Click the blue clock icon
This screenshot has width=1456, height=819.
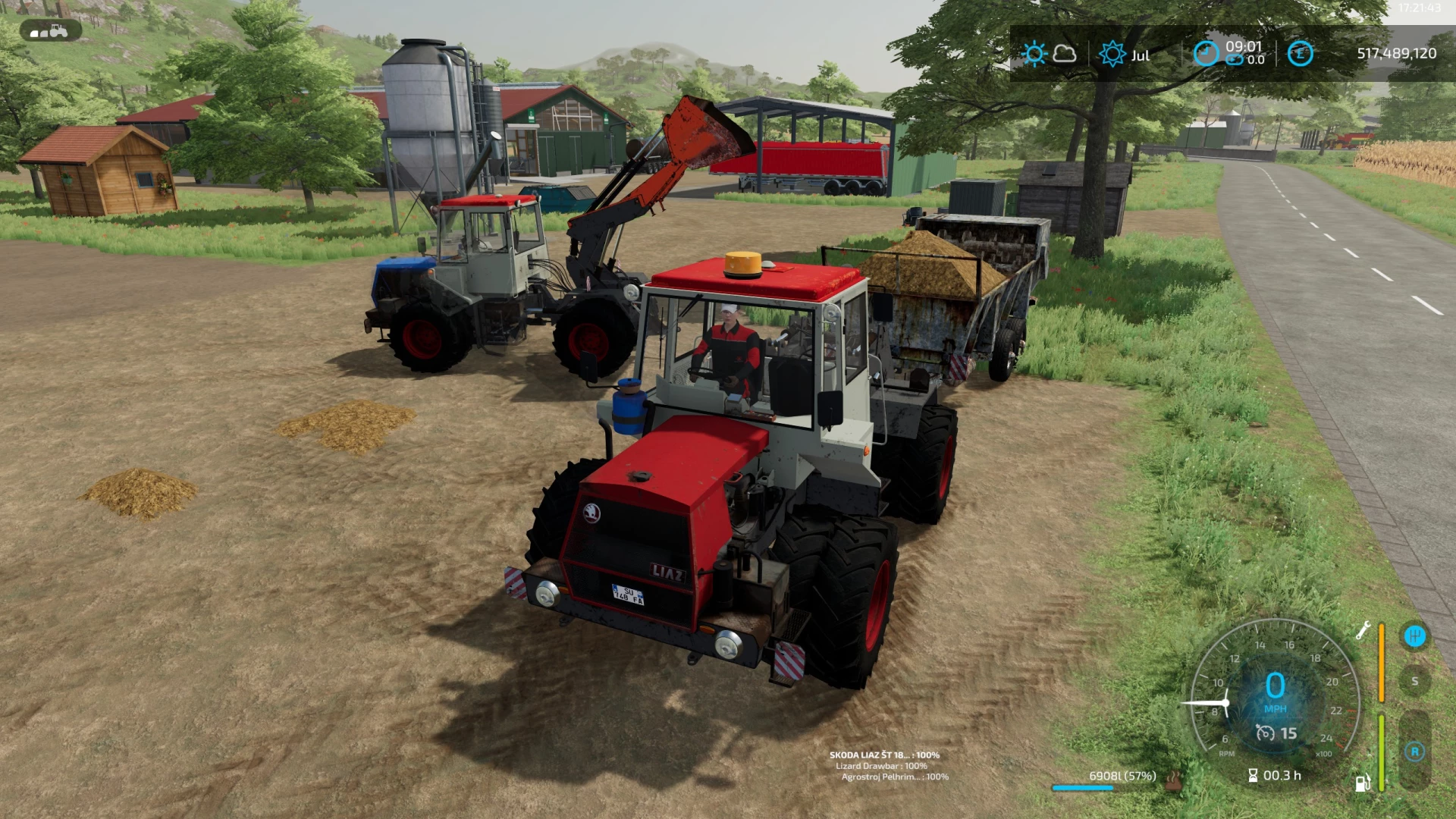click(1206, 53)
